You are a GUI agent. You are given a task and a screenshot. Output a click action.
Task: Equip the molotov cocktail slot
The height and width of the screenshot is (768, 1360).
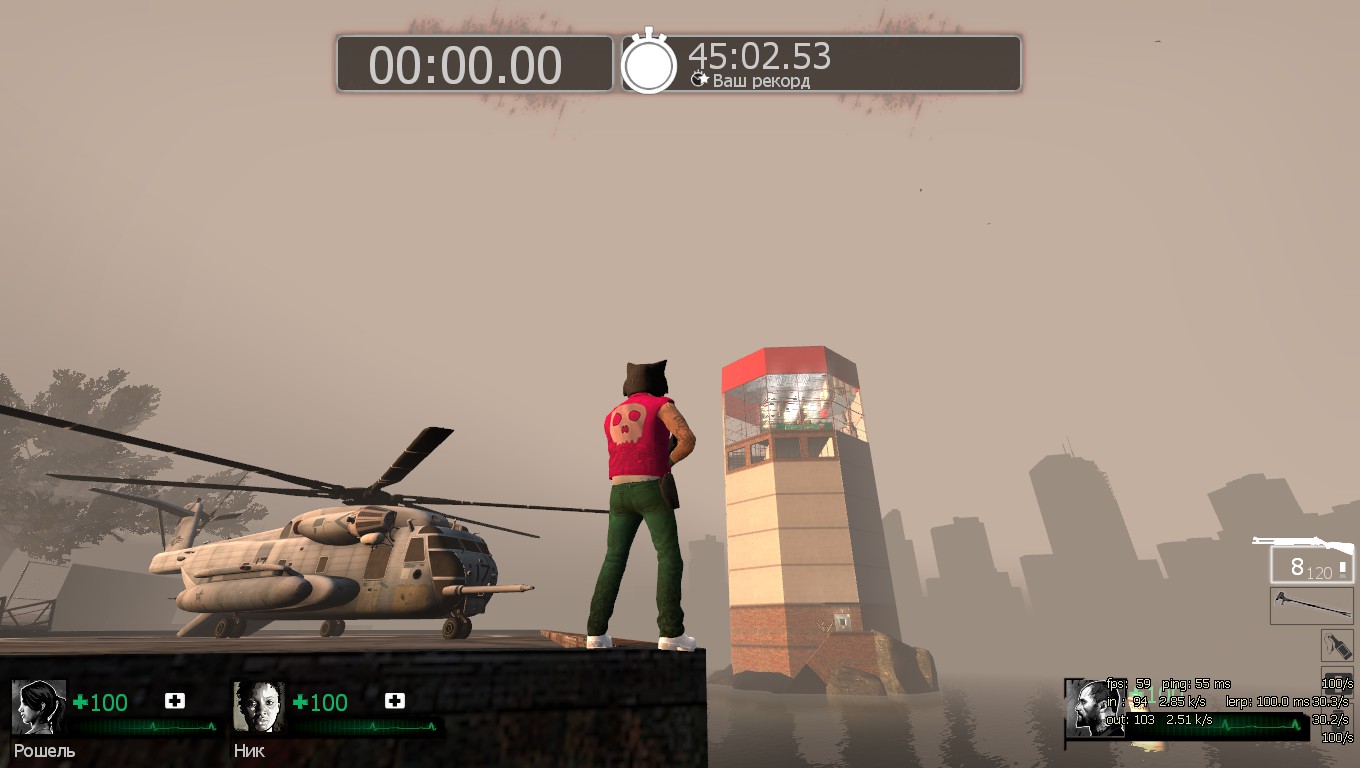click(x=1336, y=645)
